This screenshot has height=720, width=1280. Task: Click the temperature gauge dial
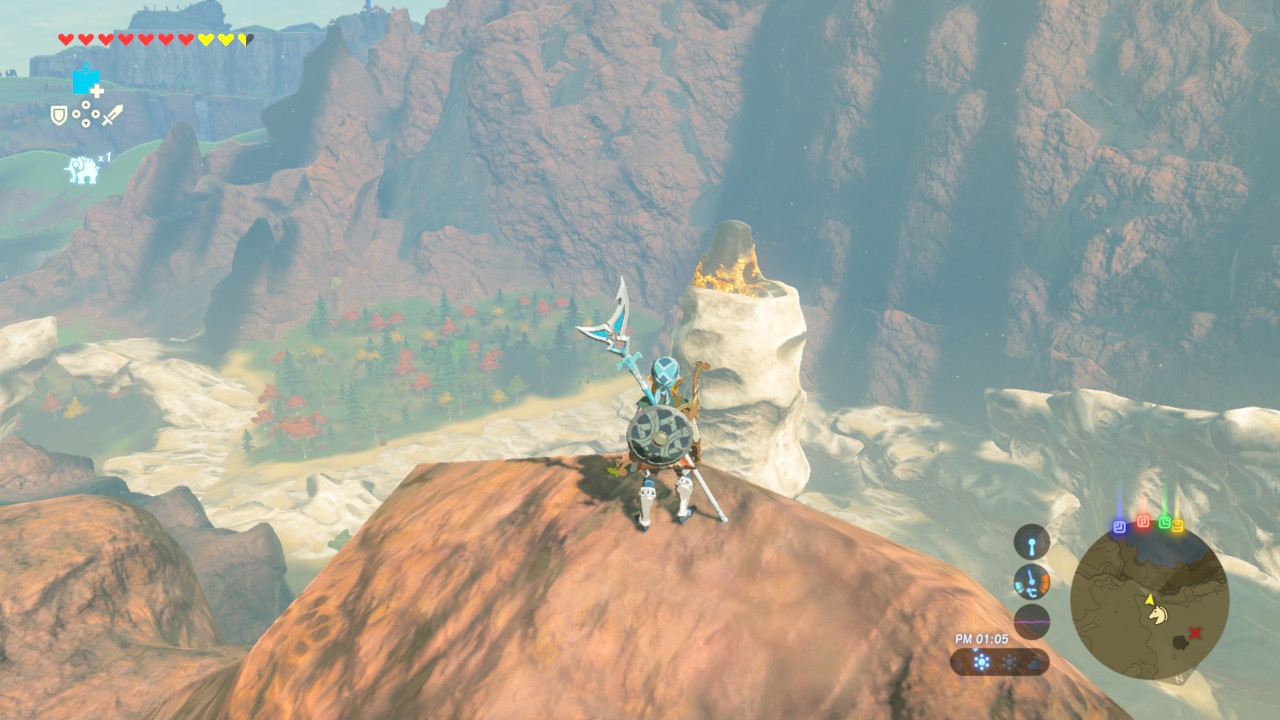tap(1031, 581)
